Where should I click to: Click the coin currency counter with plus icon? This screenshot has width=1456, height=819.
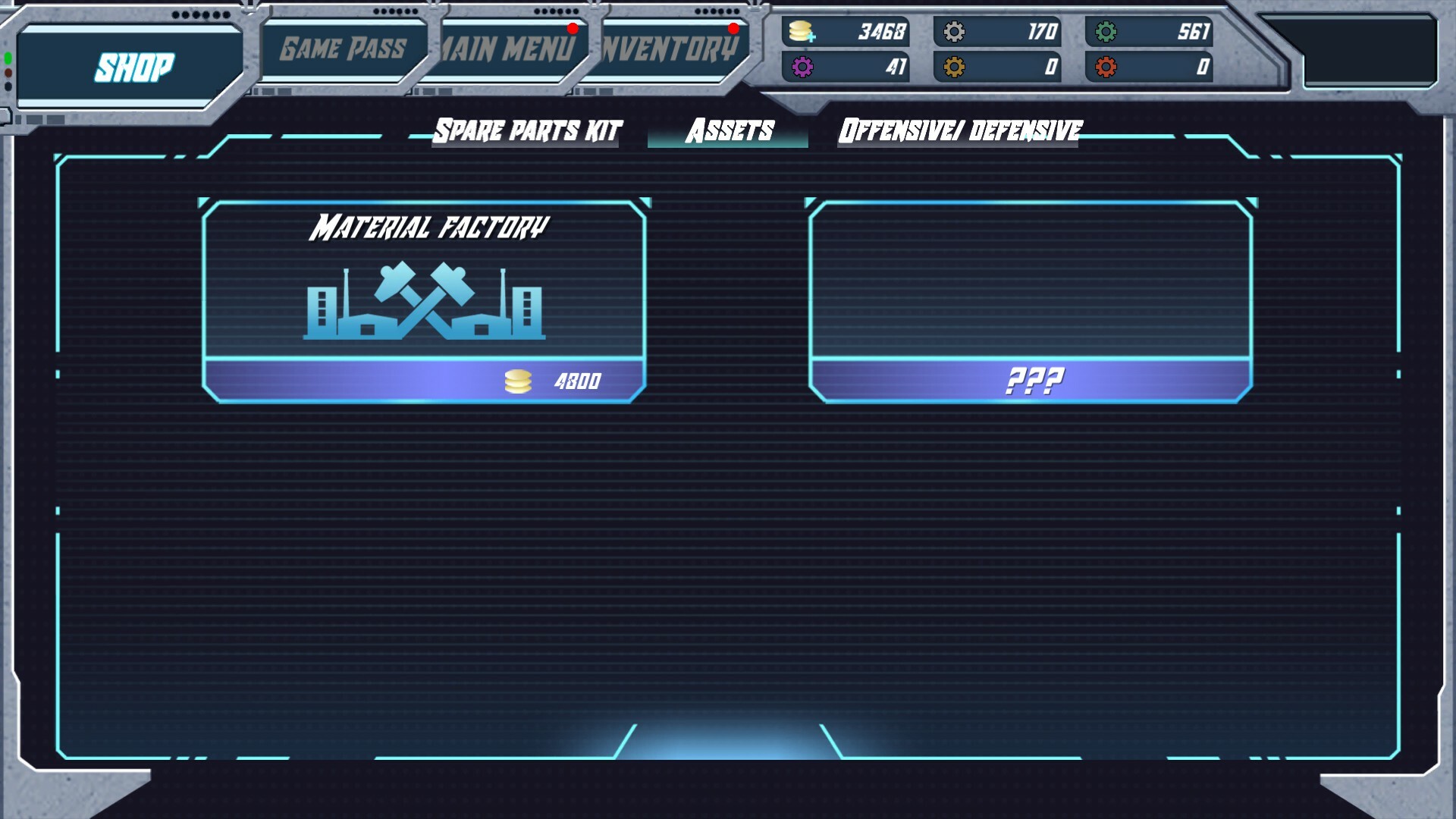[x=846, y=33]
